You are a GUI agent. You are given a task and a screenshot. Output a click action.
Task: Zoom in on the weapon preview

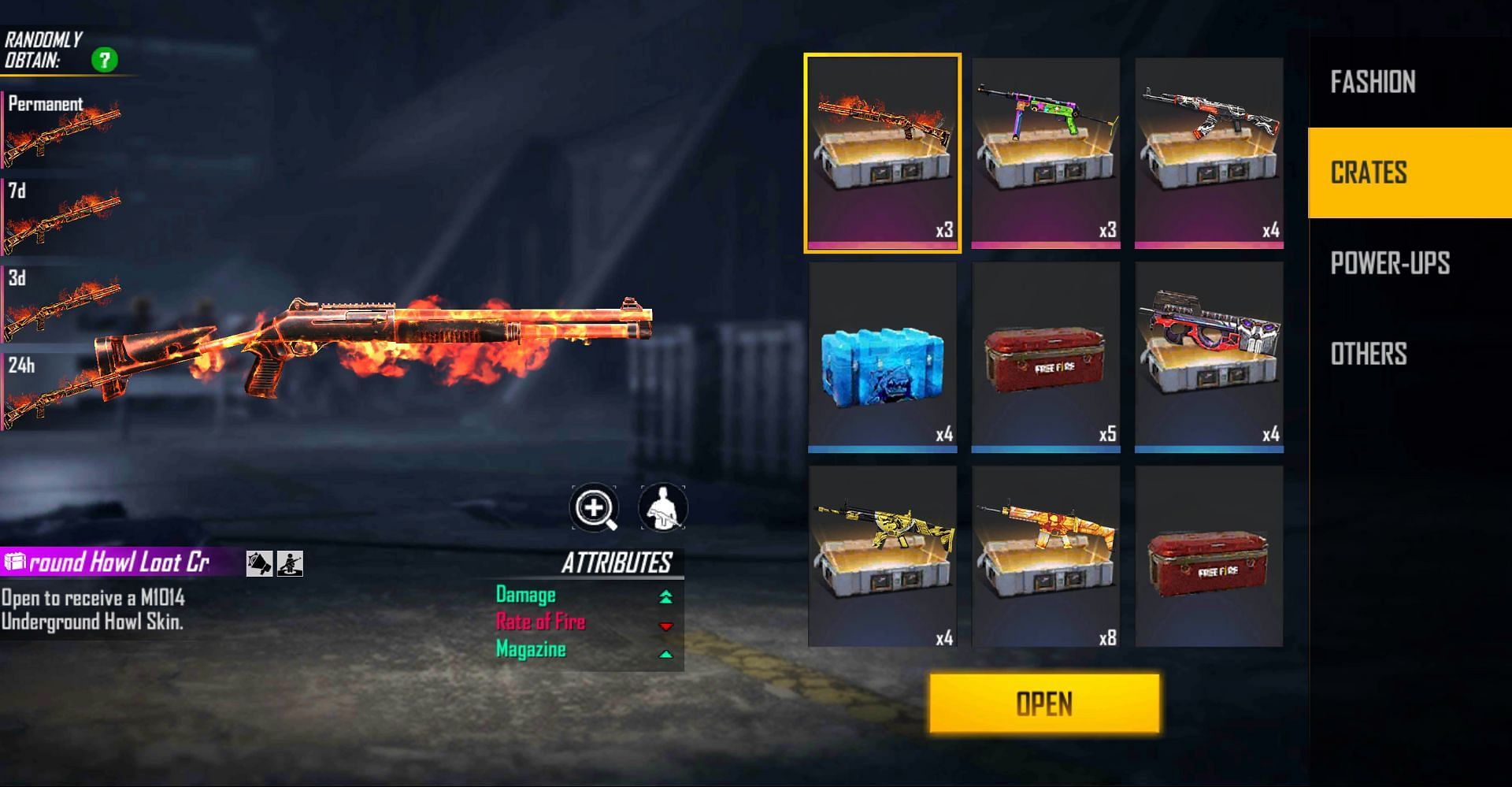595,508
